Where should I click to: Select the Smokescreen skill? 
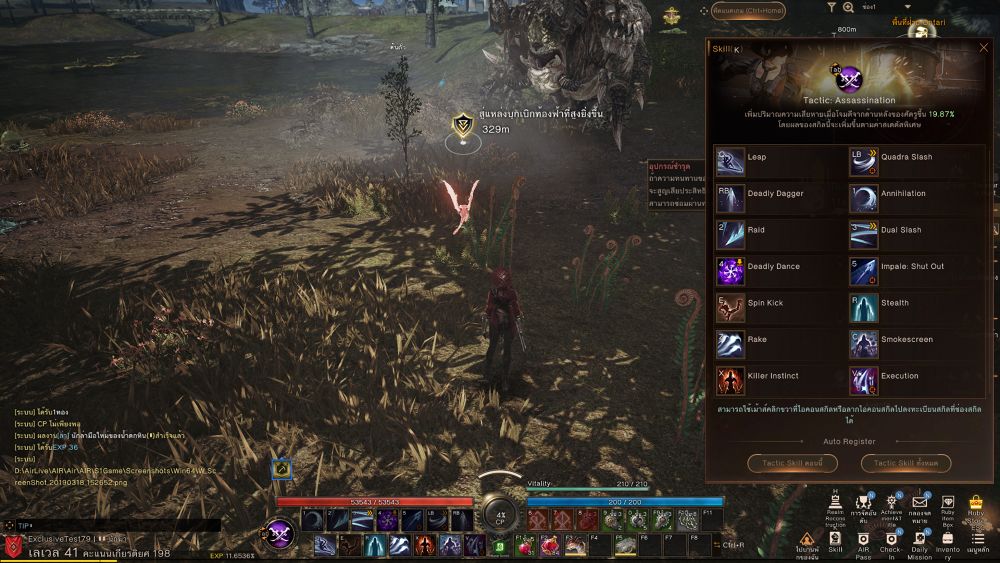(863, 341)
